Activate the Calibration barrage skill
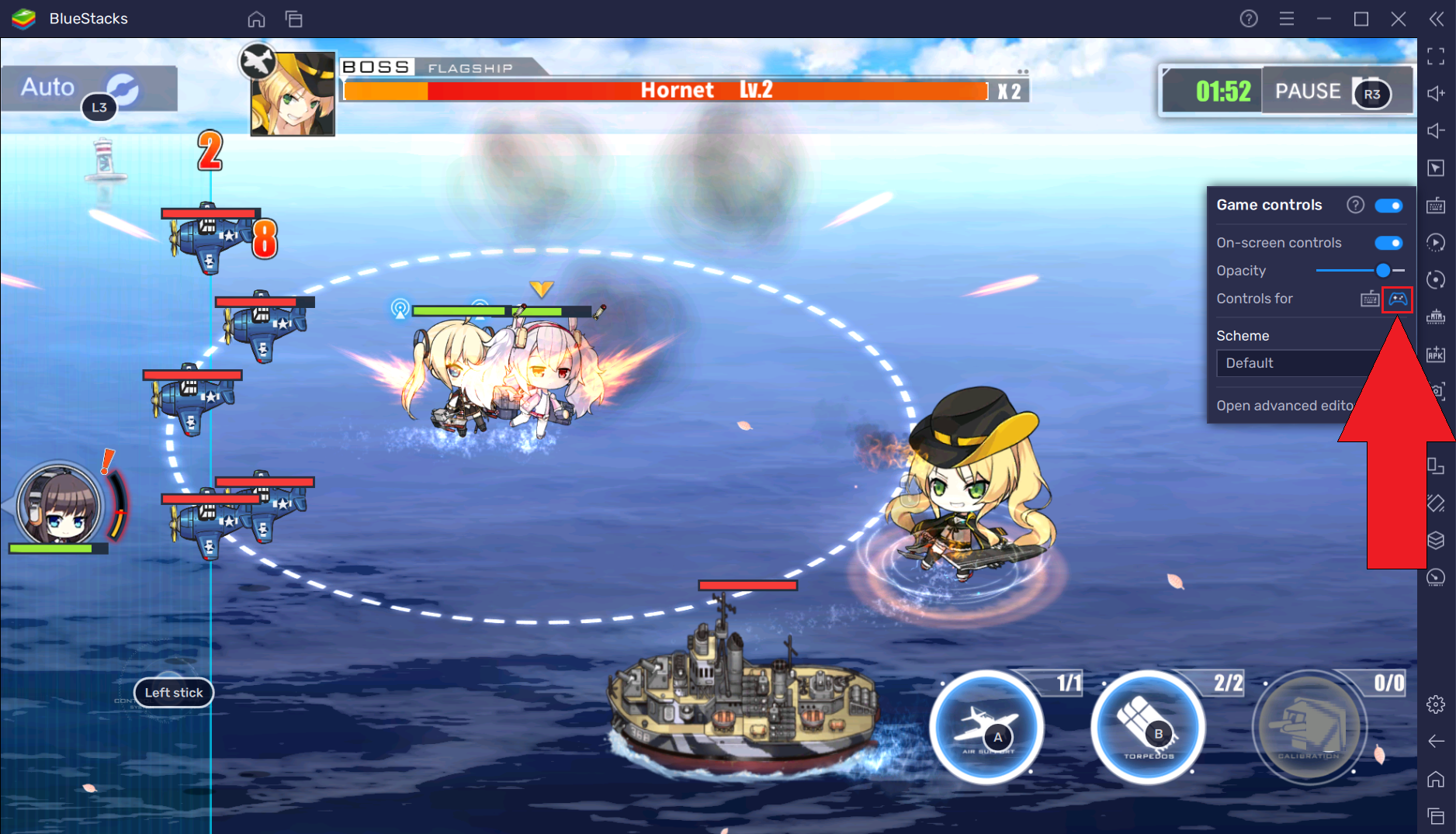Screen dimensions: 1456x834 (1309, 727)
